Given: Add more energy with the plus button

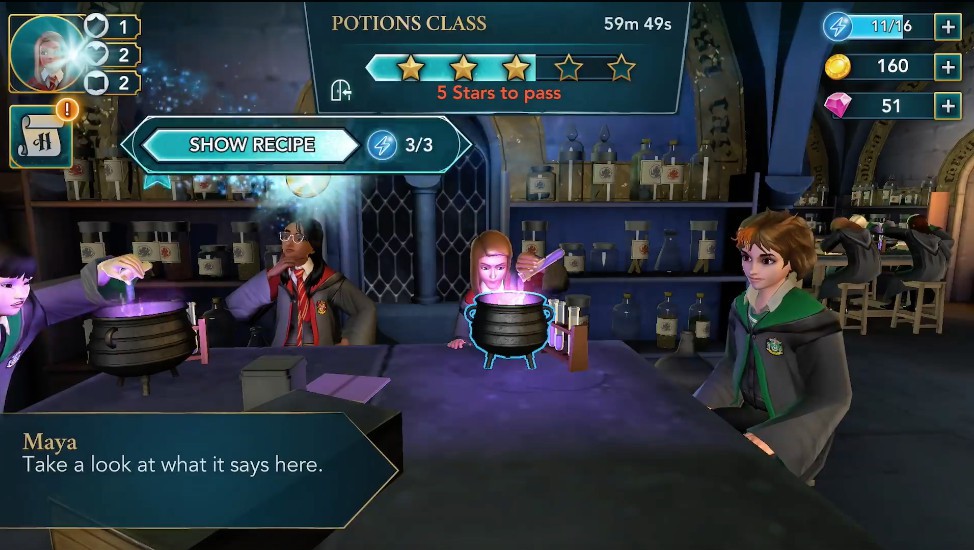Looking at the screenshot, I should point(947,27).
